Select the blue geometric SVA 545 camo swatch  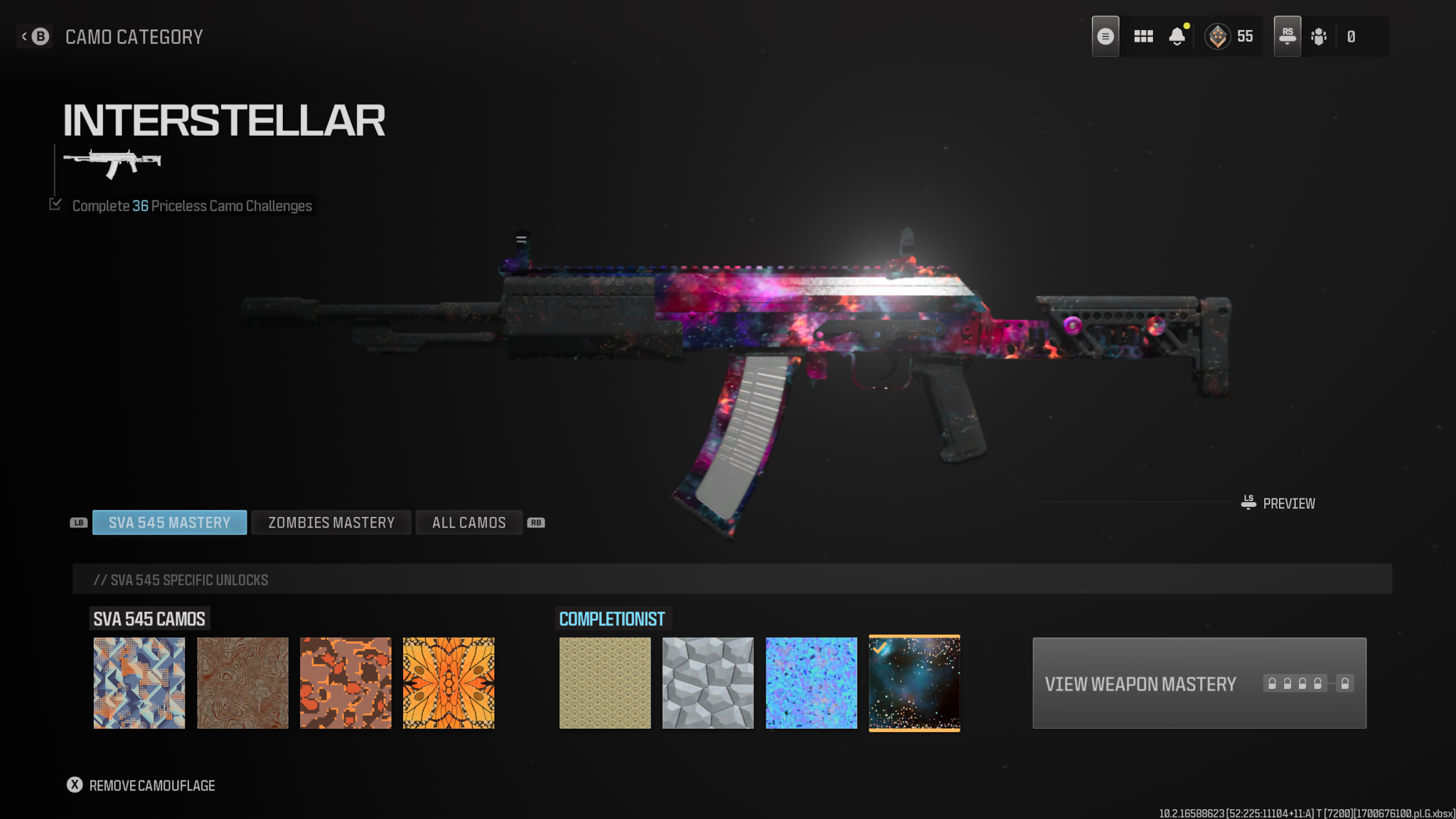click(x=139, y=682)
